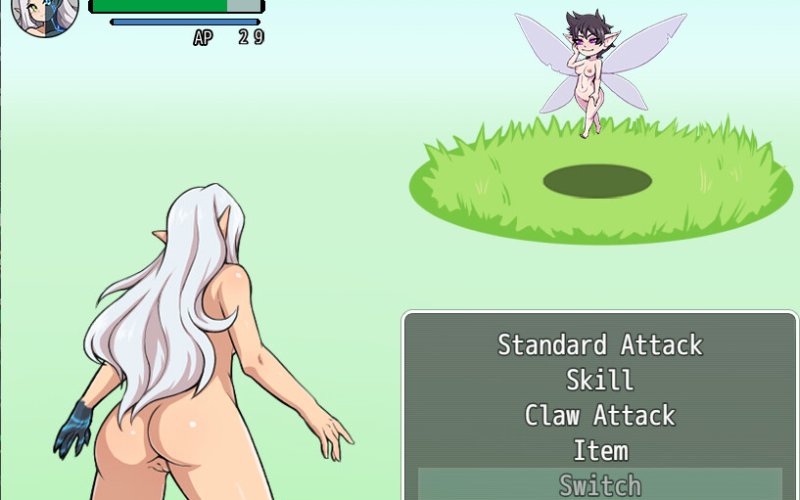The width and height of the screenshot is (800, 500).
Task: Pick the Switch battle command
Action: point(600,485)
